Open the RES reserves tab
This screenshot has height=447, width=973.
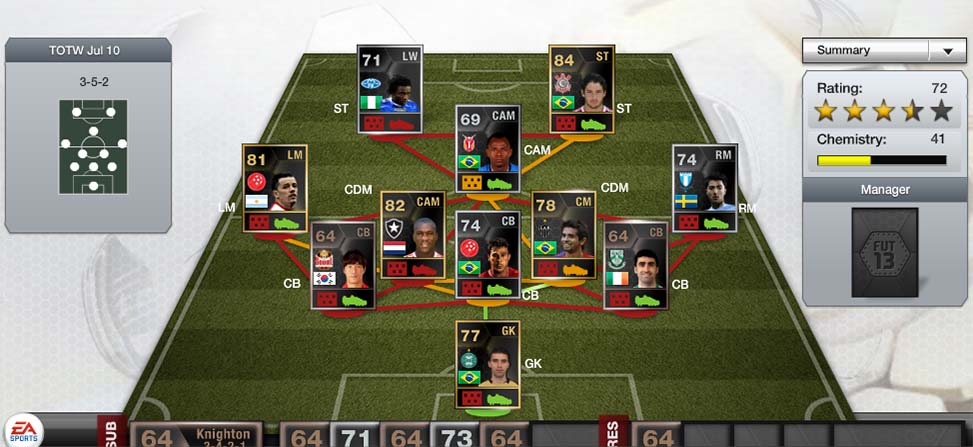pyautogui.click(x=612, y=432)
